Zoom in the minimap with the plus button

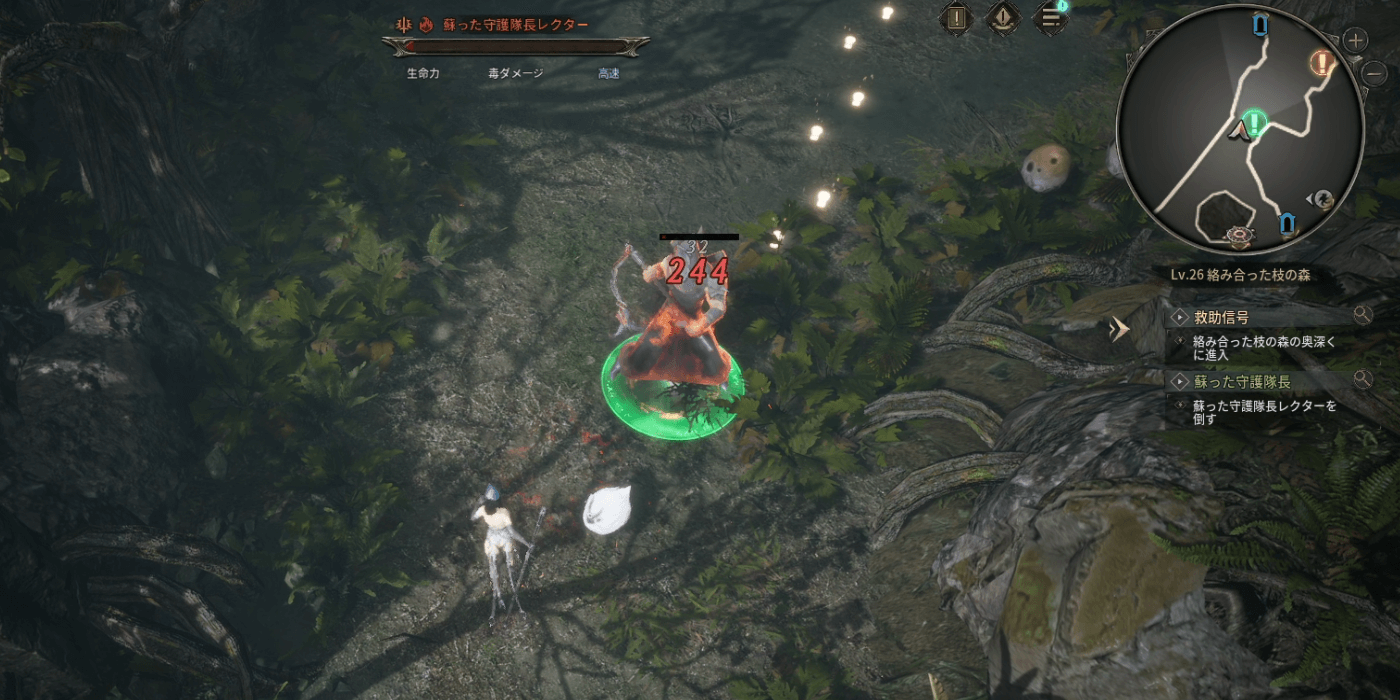click(x=1355, y=40)
